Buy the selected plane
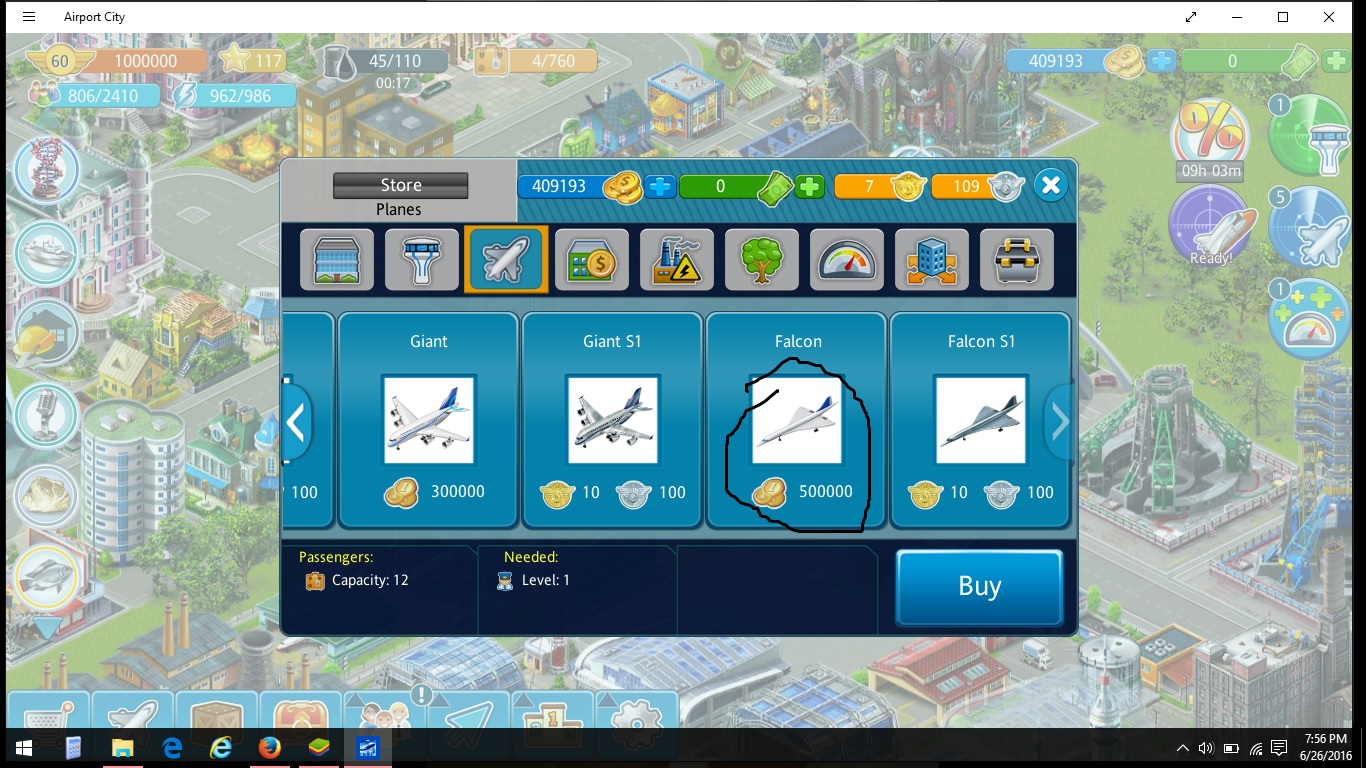1366x768 pixels. 978,586
